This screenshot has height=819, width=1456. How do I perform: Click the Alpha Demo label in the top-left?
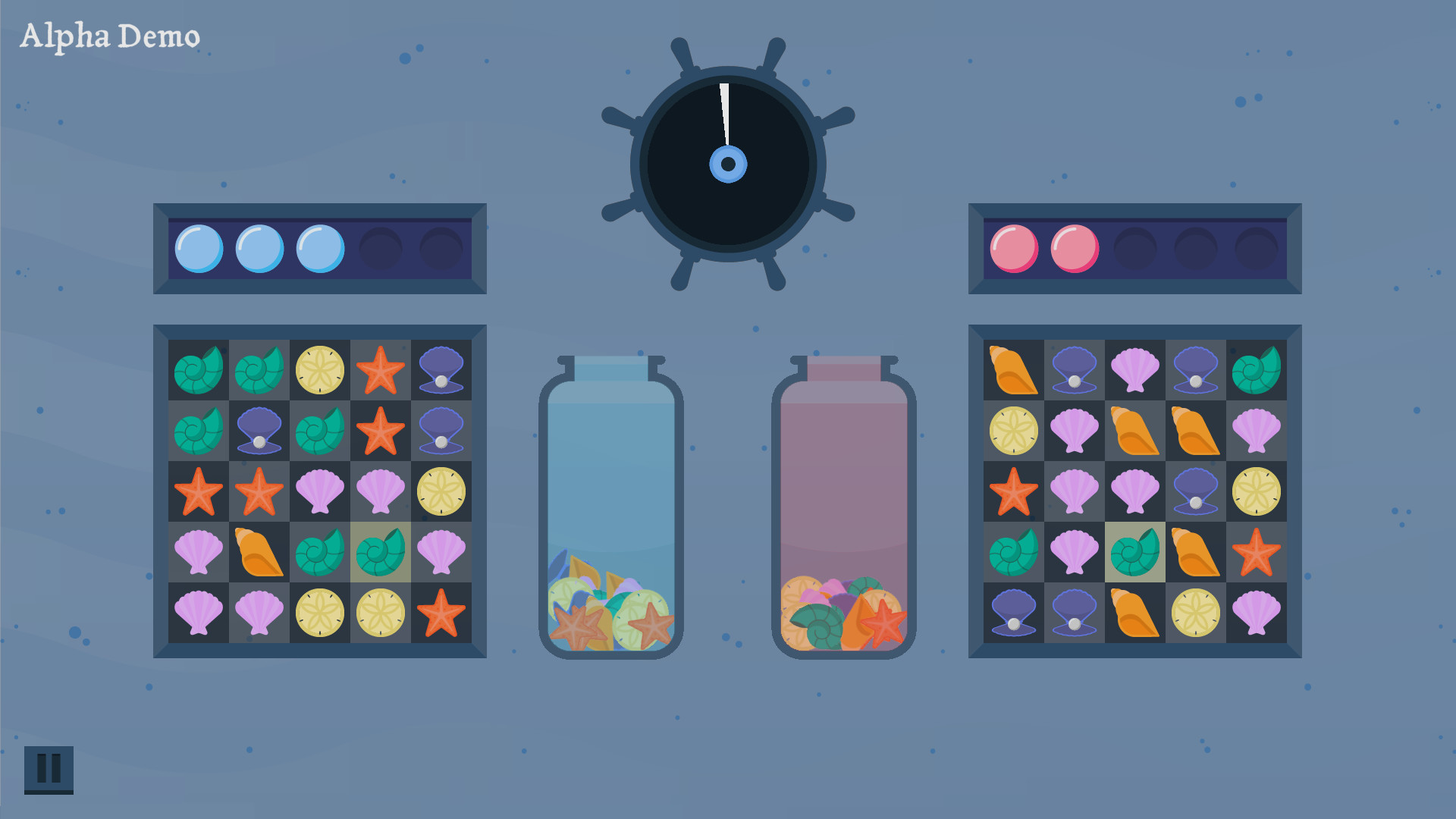click(110, 34)
